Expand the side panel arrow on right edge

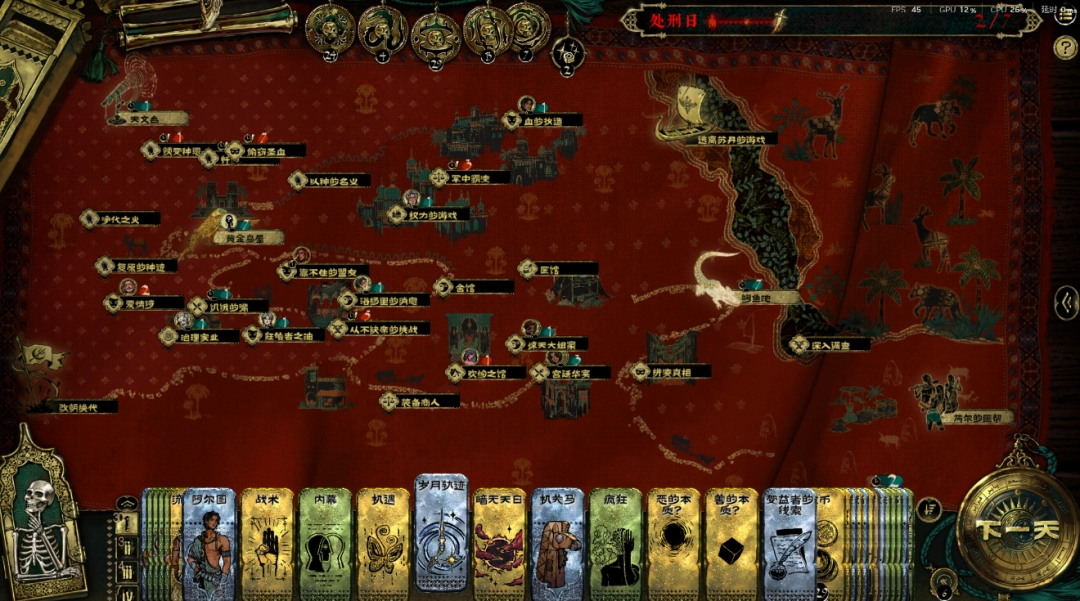1067,301
